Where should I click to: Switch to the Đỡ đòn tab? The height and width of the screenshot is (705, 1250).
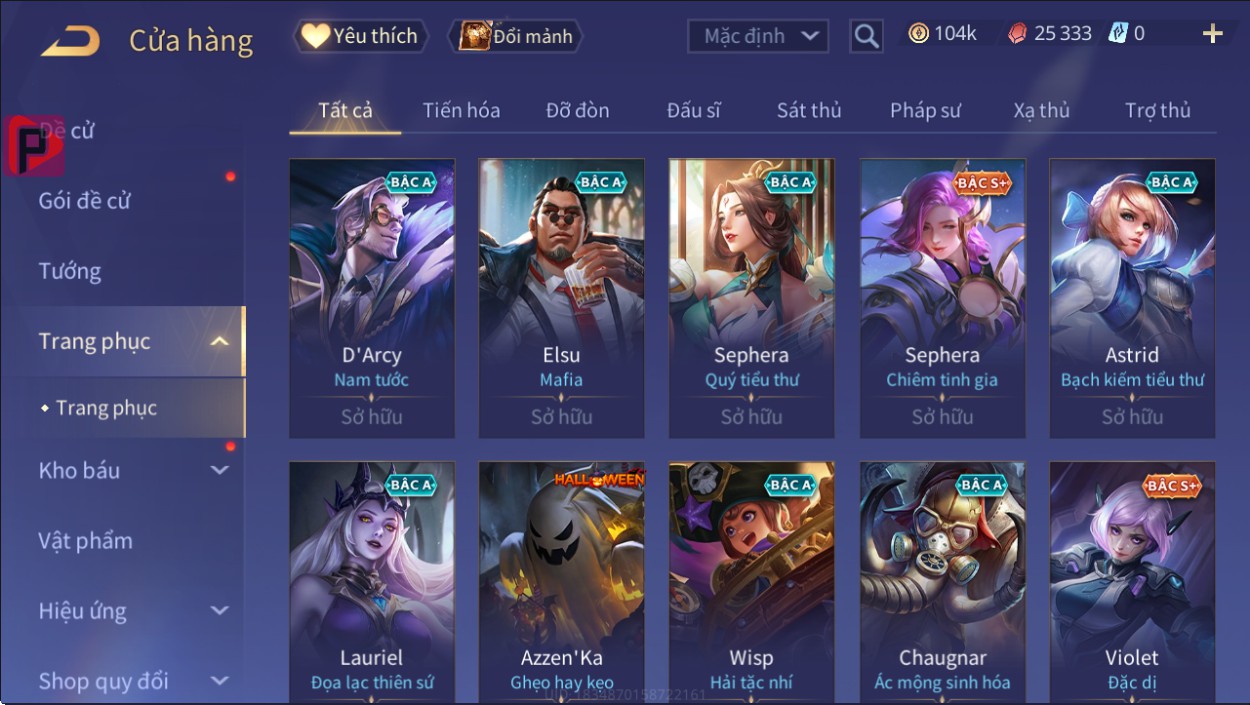[577, 111]
